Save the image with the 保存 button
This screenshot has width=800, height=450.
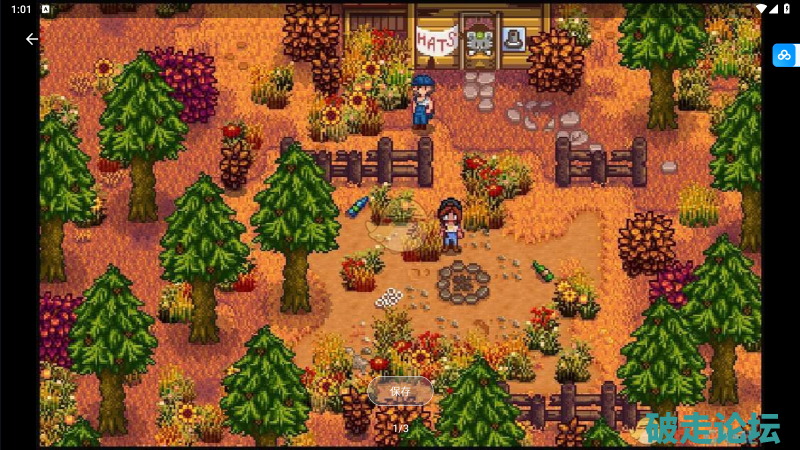[400, 391]
